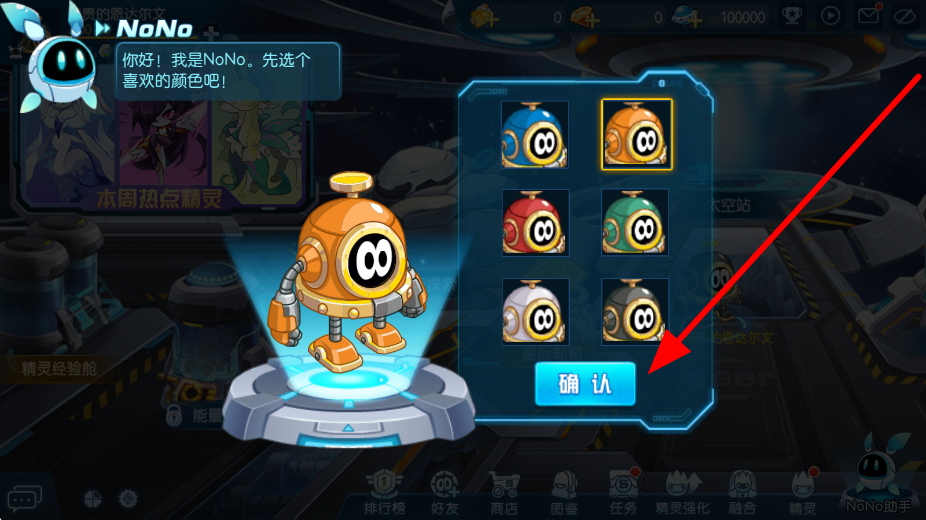The height and width of the screenshot is (520, 926).
Task: Open the chat bubble box
Action: [x=24, y=497]
